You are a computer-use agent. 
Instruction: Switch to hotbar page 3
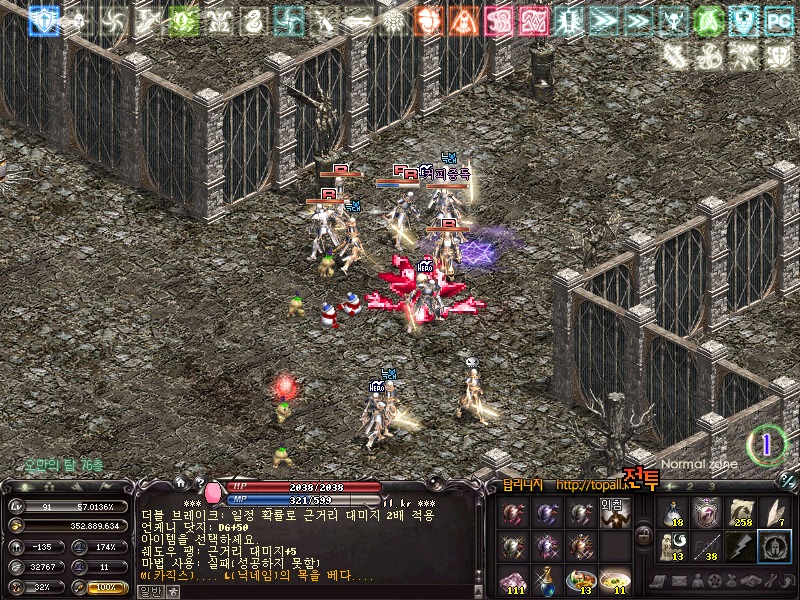pos(713,486)
